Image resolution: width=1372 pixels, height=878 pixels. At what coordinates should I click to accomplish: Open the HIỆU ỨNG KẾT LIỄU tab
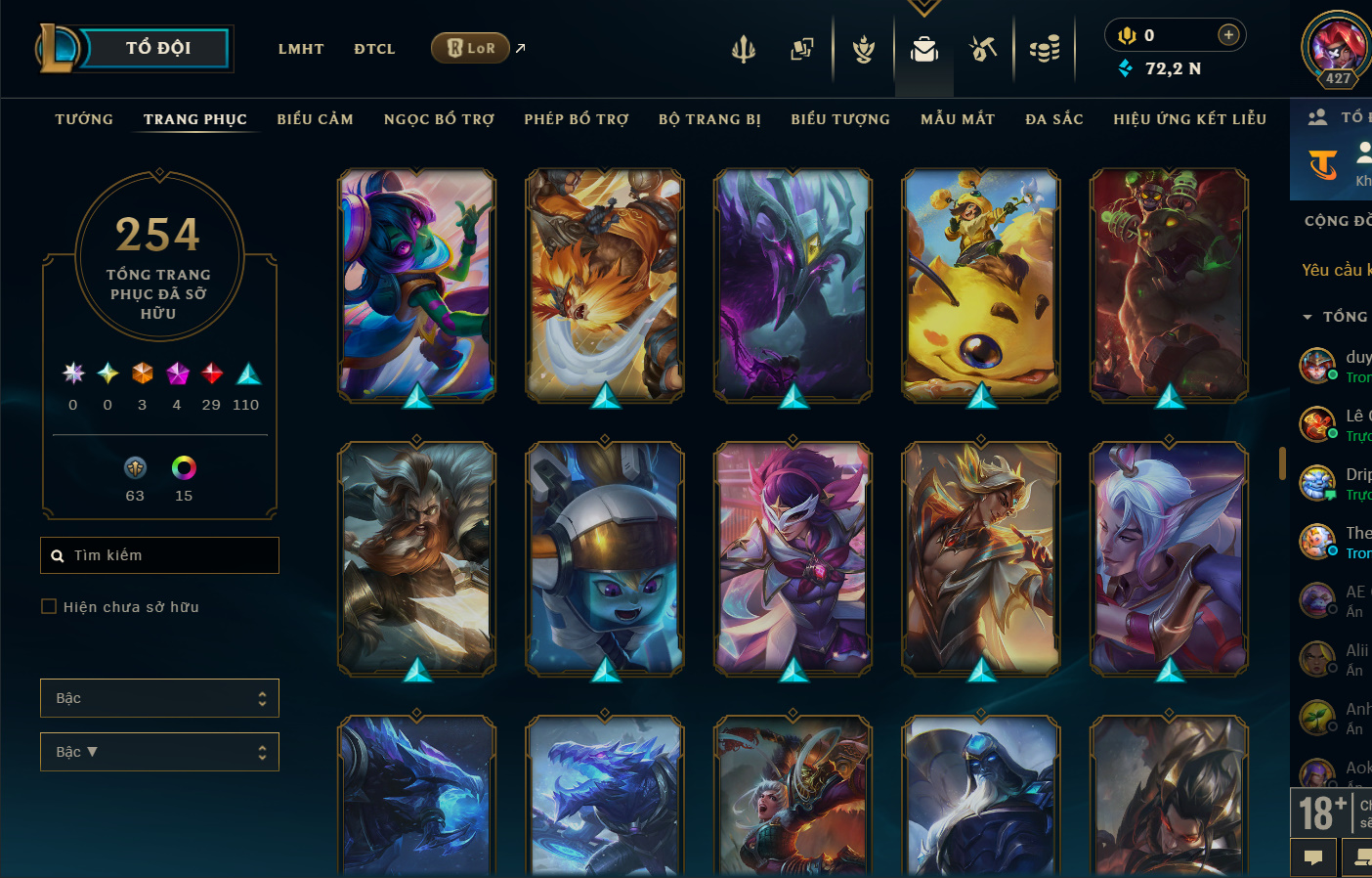coord(1189,119)
